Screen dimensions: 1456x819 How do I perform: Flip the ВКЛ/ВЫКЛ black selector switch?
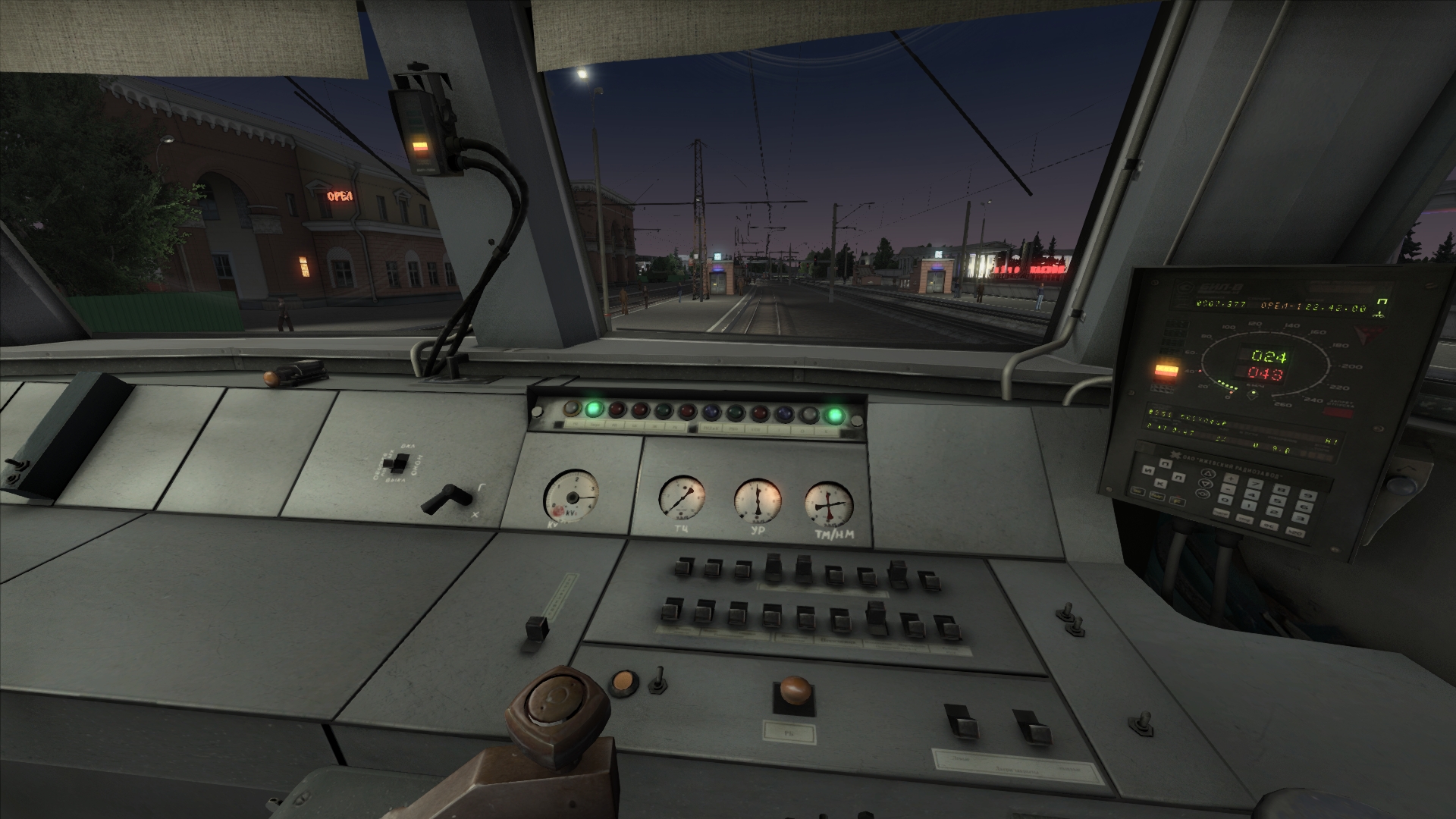click(394, 461)
